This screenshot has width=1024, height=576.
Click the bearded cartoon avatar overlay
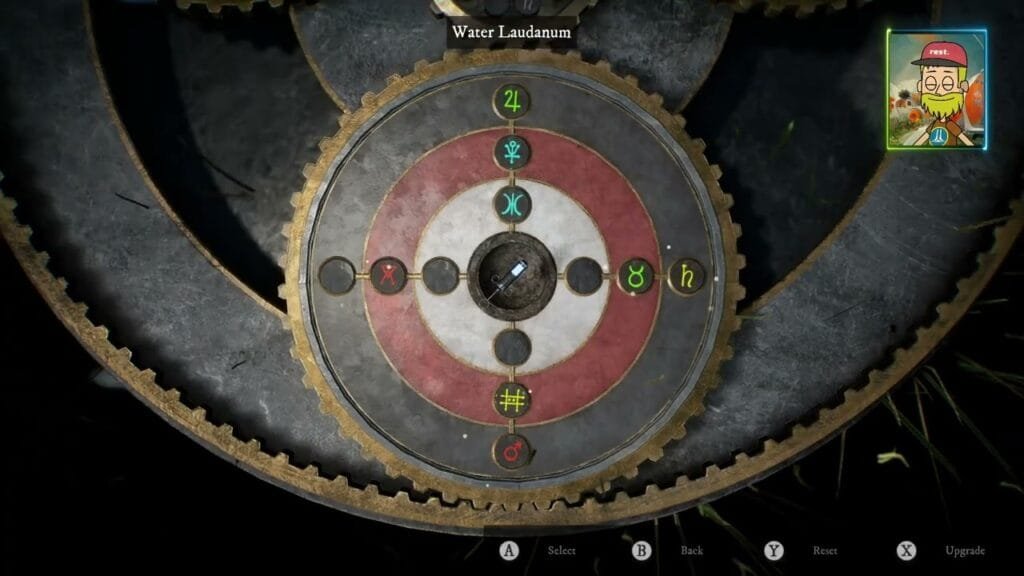click(936, 90)
